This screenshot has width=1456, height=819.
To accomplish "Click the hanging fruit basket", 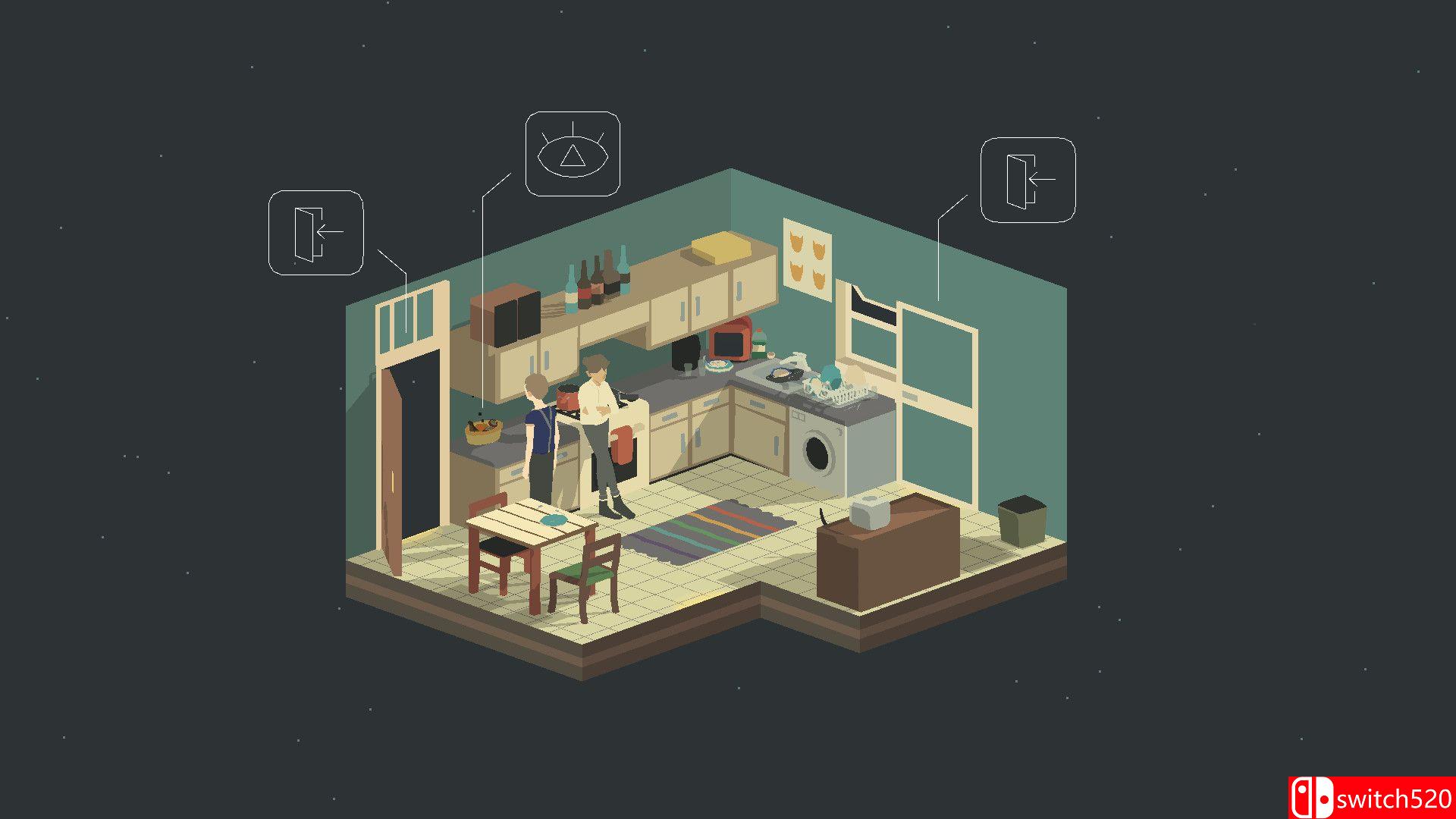I will (x=483, y=432).
